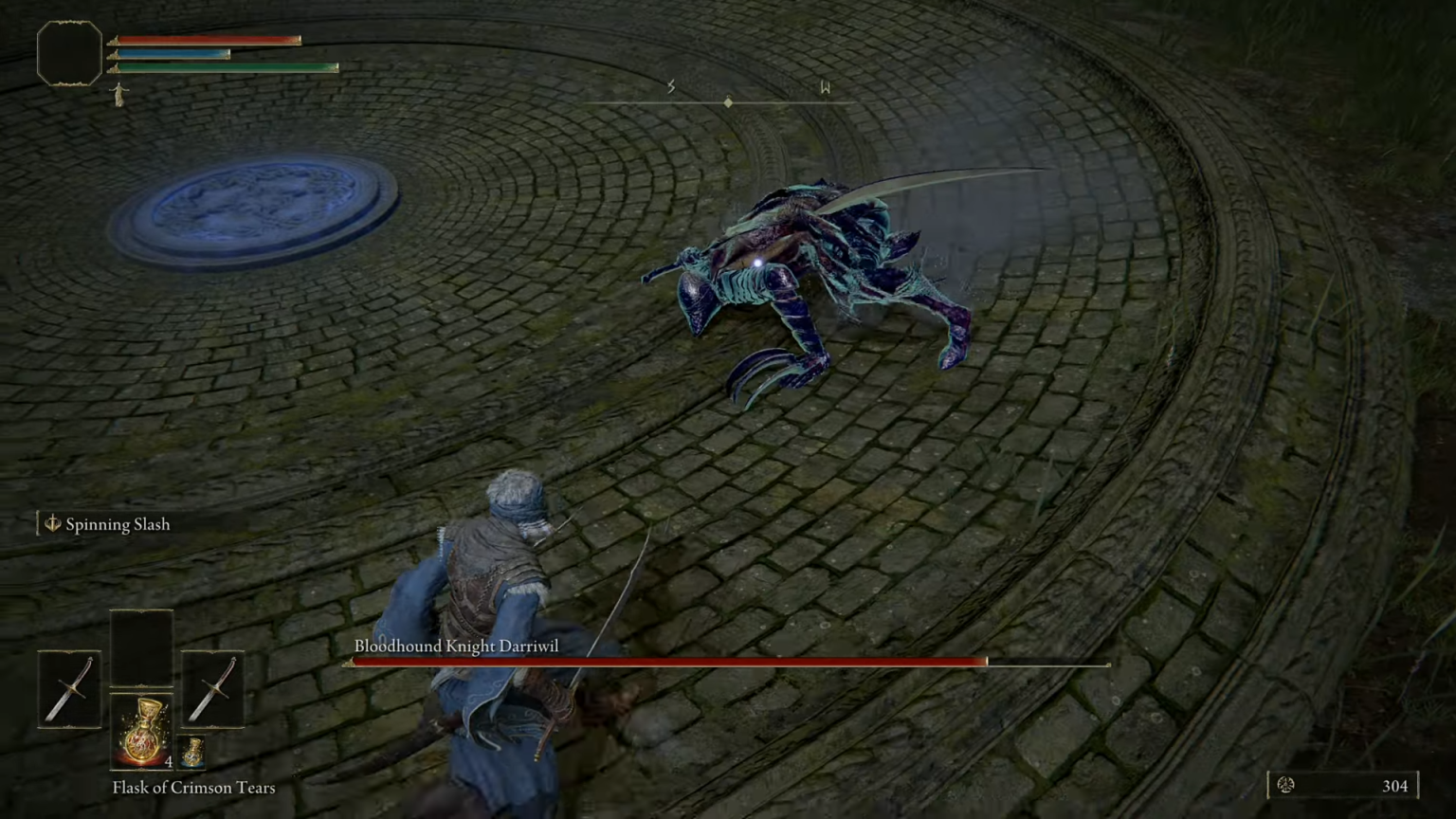Click the Bloodhound Knight Darriwil name label
The height and width of the screenshot is (819, 1456).
[x=457, y=646]
